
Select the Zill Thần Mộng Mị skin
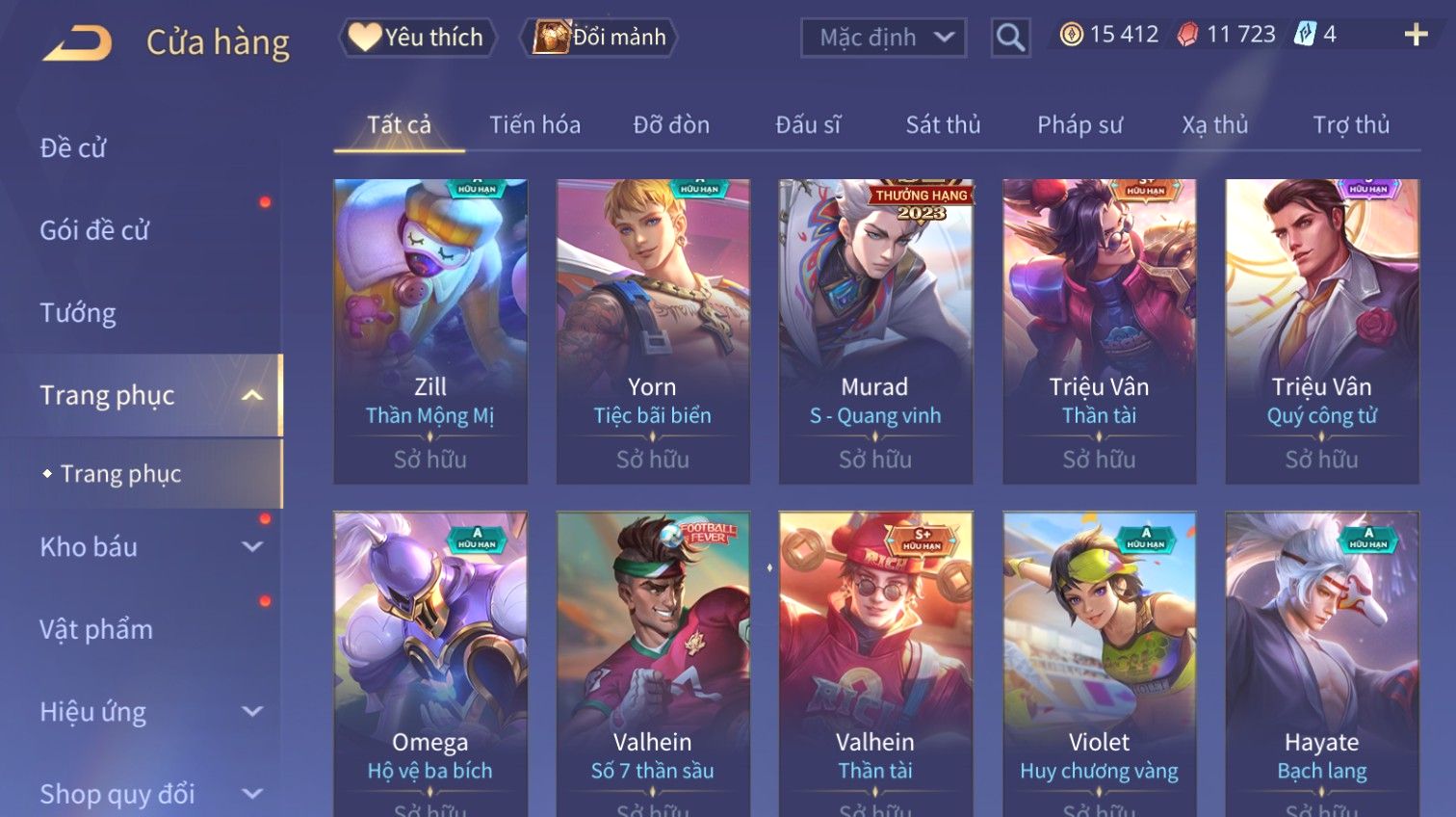[x=430, y=330]
